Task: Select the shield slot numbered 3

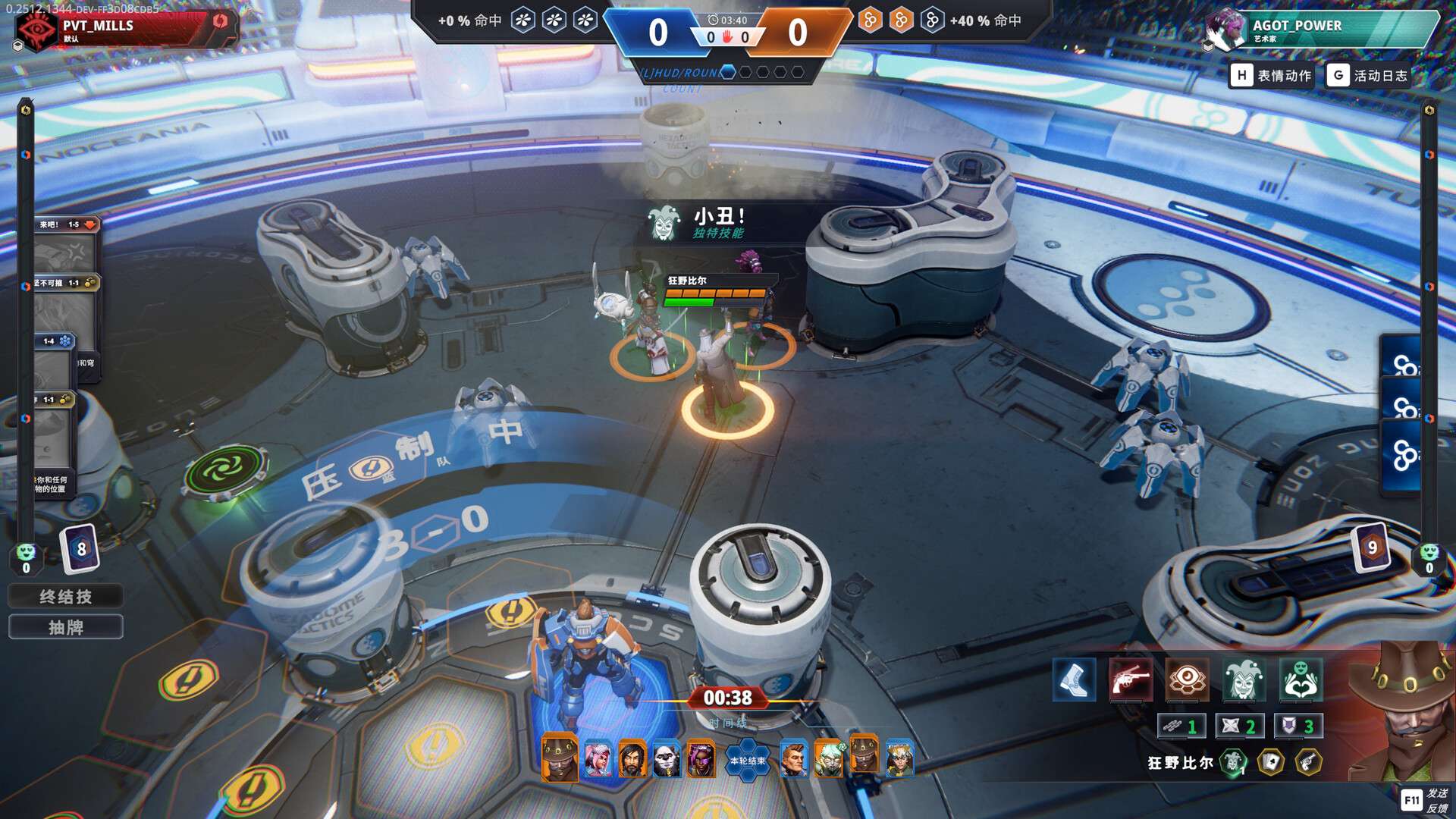Action: [1298, 726]
